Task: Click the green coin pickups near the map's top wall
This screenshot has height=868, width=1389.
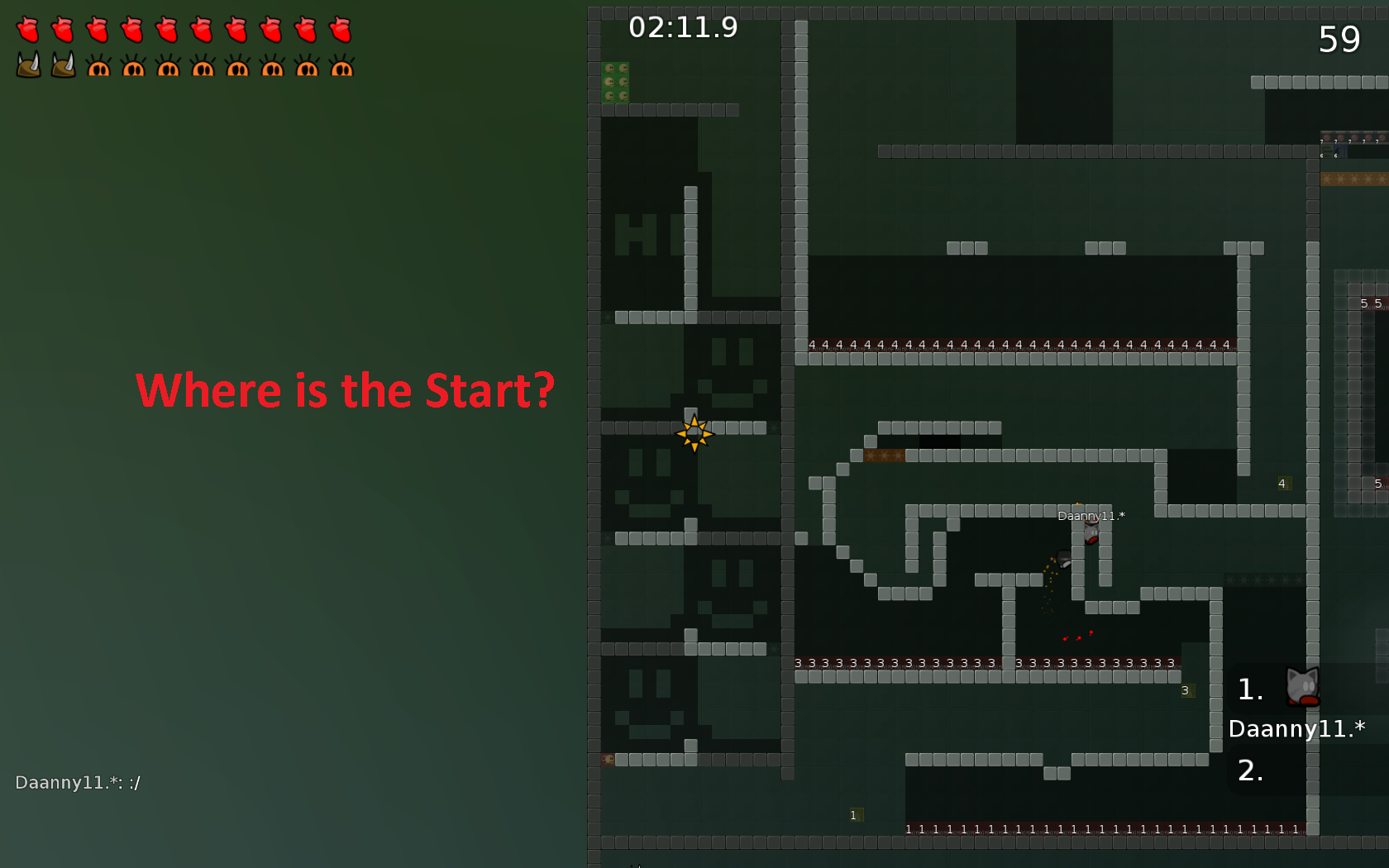Action: [x=615, y=83]
